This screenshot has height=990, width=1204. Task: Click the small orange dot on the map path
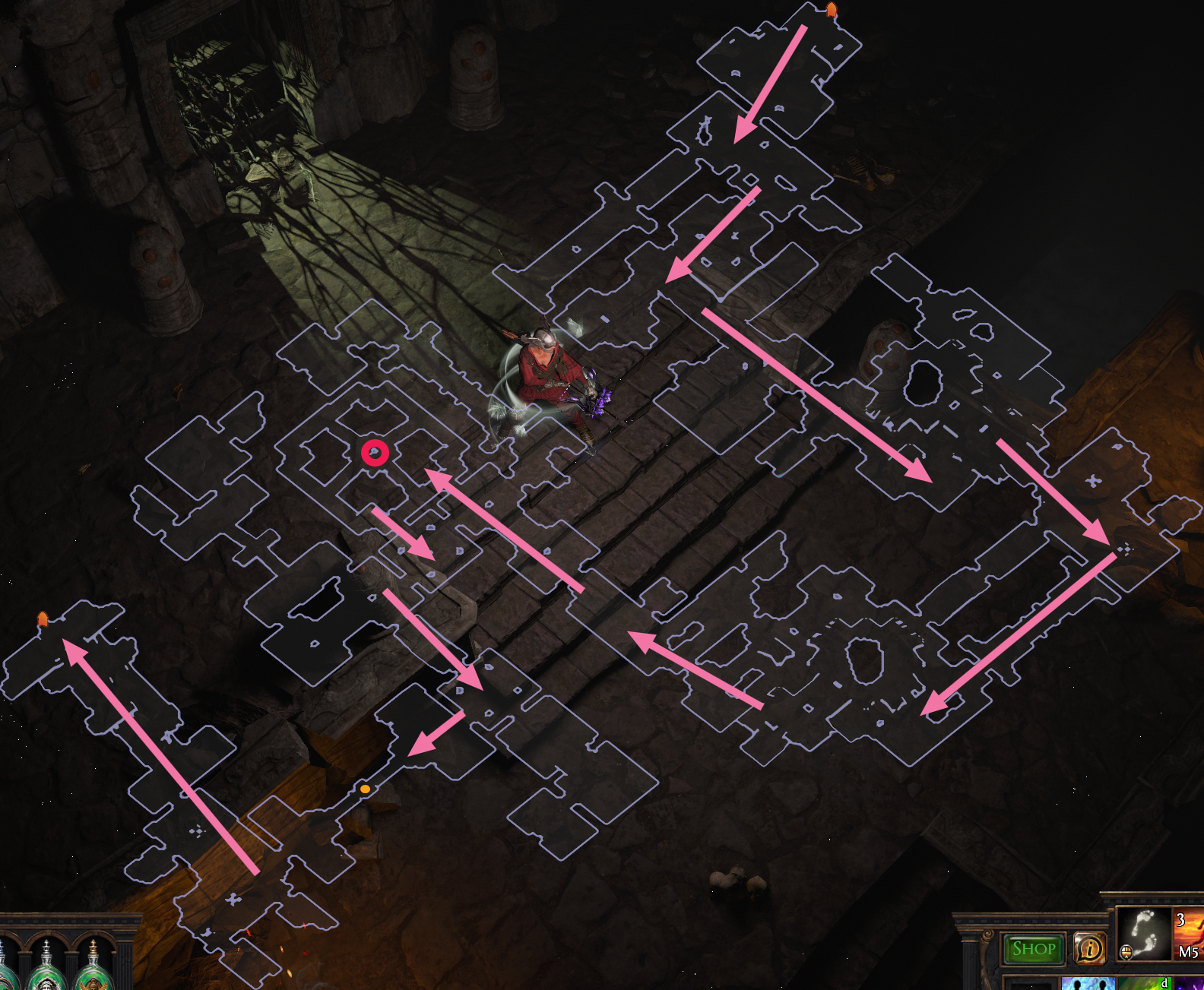pos(366,790)
